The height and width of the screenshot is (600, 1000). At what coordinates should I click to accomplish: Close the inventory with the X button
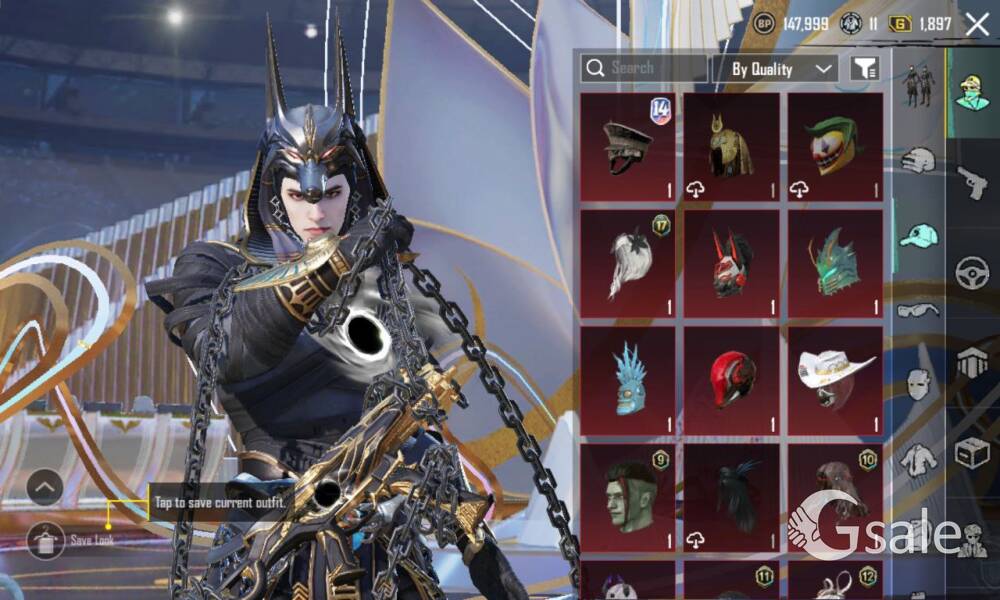pyautogui.click(x=977, y=24)
